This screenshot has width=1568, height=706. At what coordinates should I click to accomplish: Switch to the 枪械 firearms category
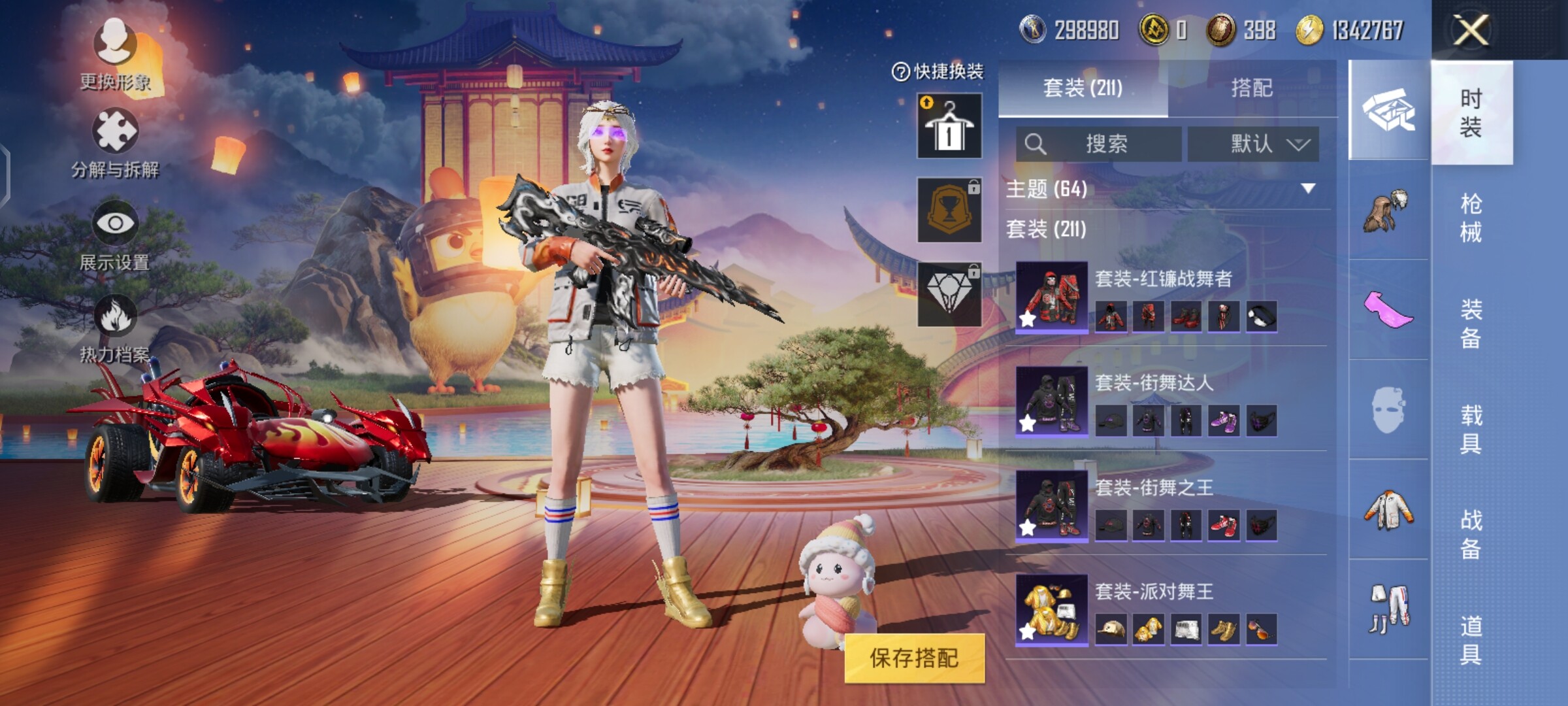tap(1471, 218)
